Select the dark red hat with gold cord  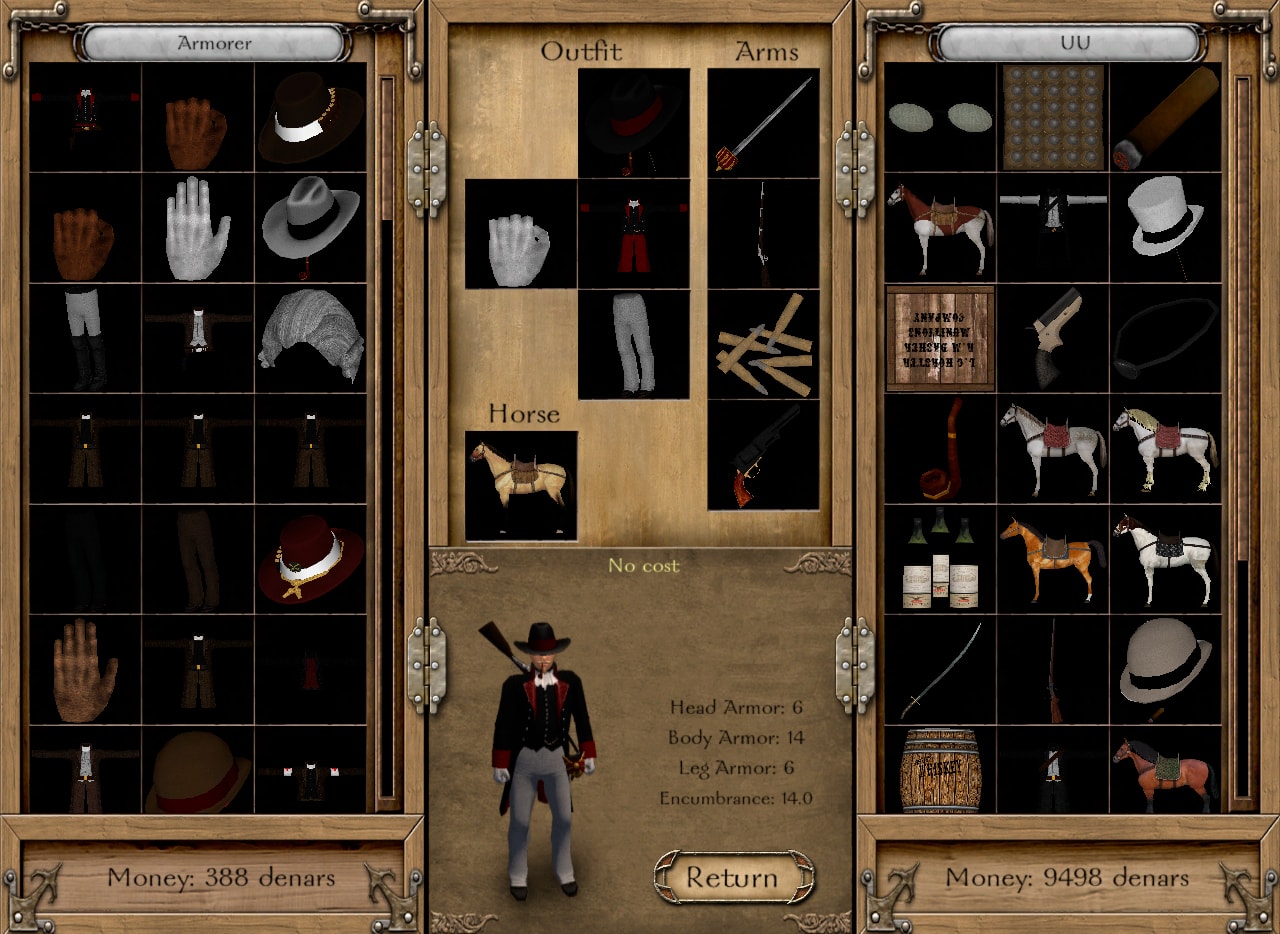tap(310, 559)
